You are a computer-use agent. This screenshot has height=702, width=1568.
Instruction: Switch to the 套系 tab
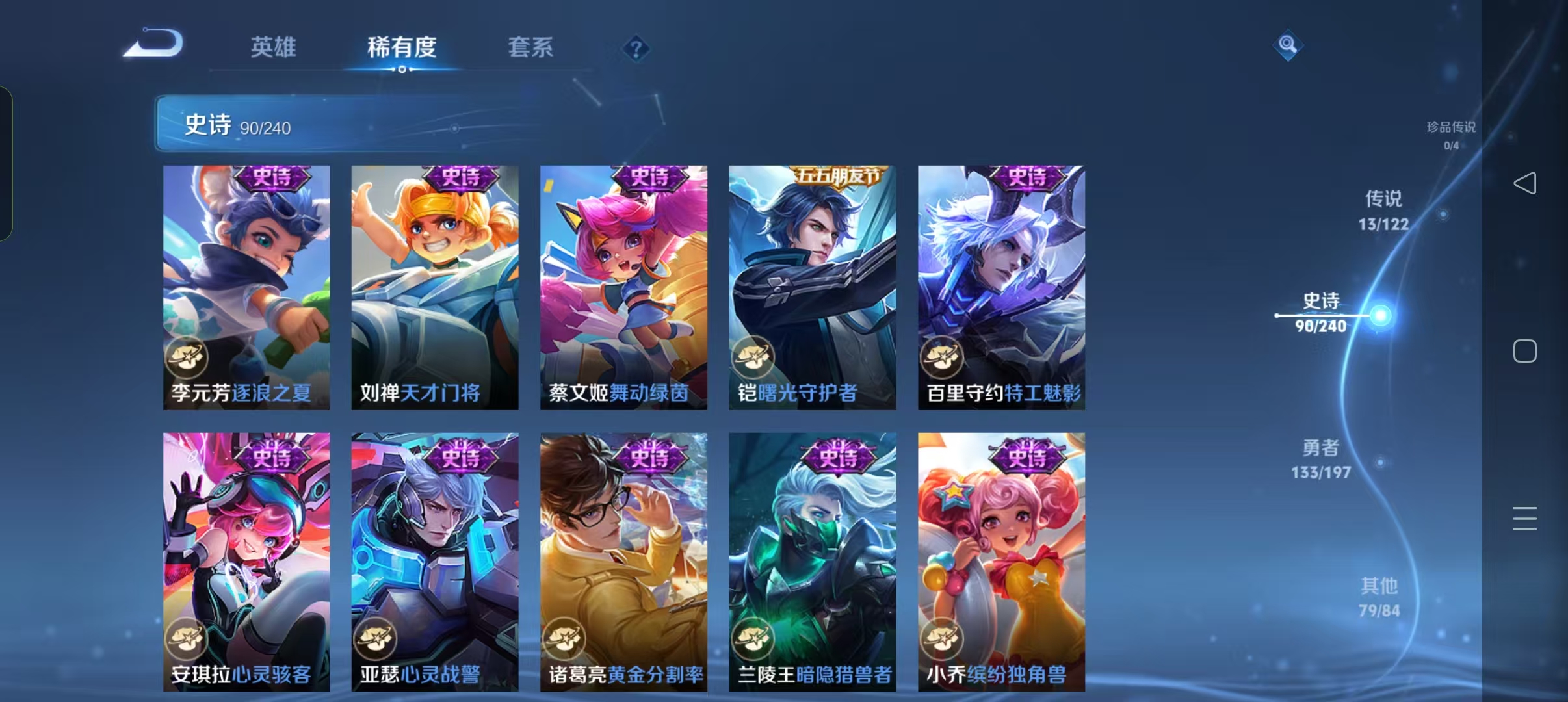point(531,48)
